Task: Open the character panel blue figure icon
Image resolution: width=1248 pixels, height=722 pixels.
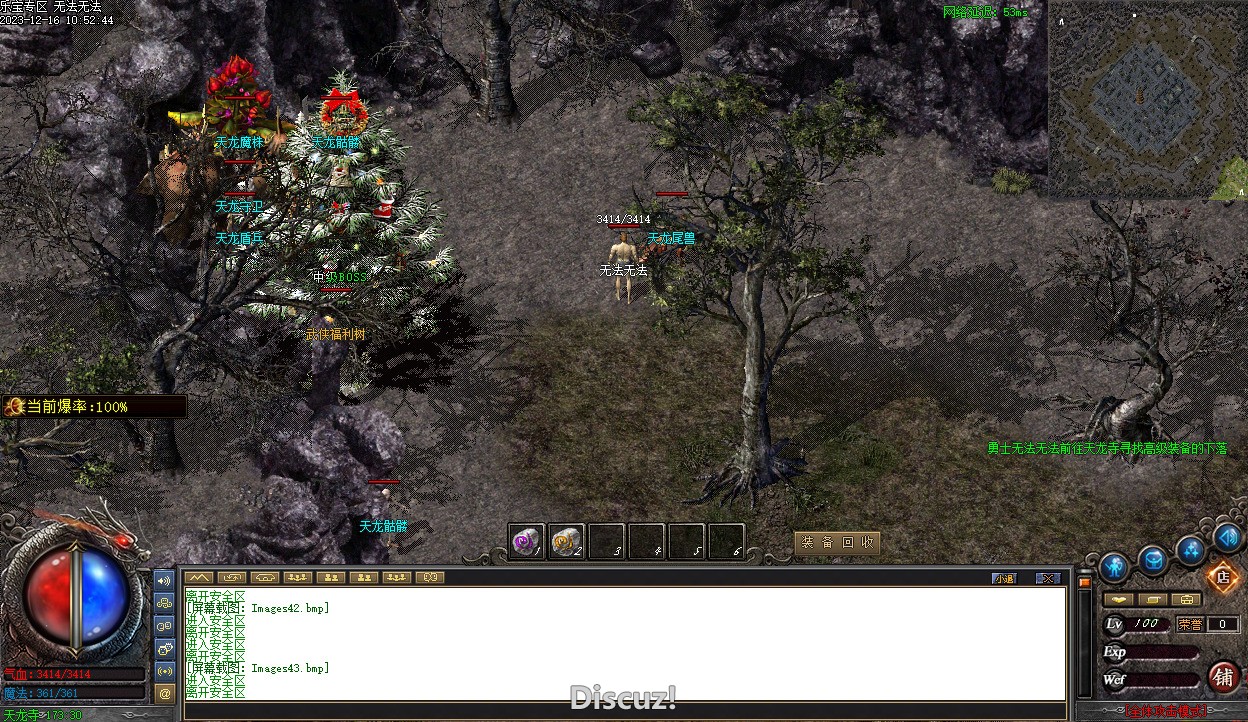Action: 1113,568
